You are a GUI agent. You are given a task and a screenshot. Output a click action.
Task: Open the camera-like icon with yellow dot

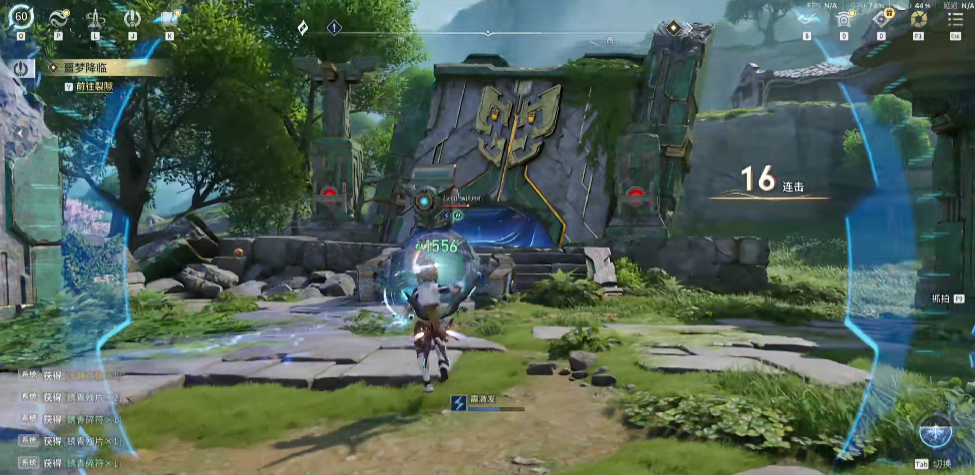coord(845,17)
